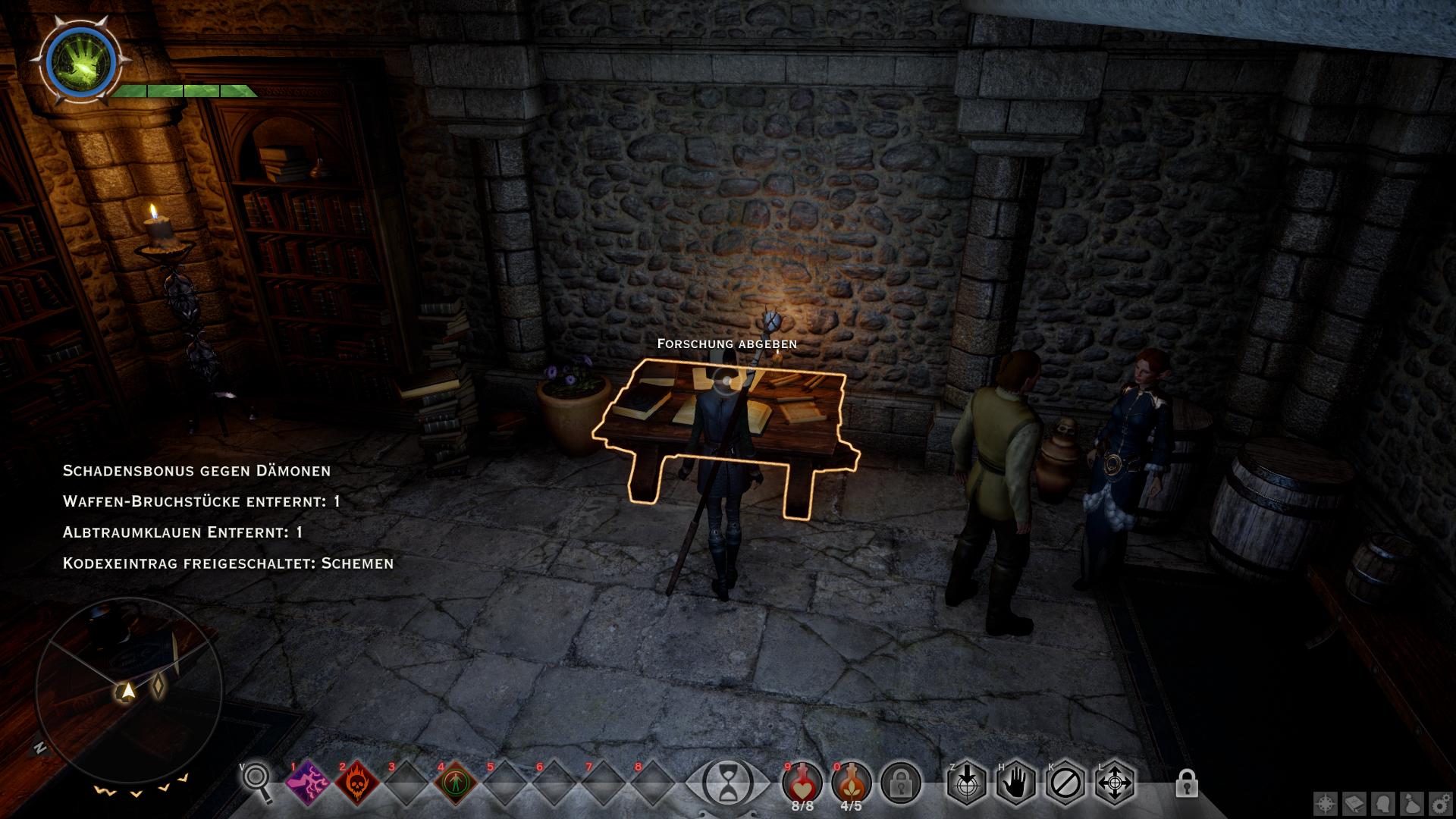Select the locked round potion slot
This screenshot has height=819, width=1456.
pos(901,783)
